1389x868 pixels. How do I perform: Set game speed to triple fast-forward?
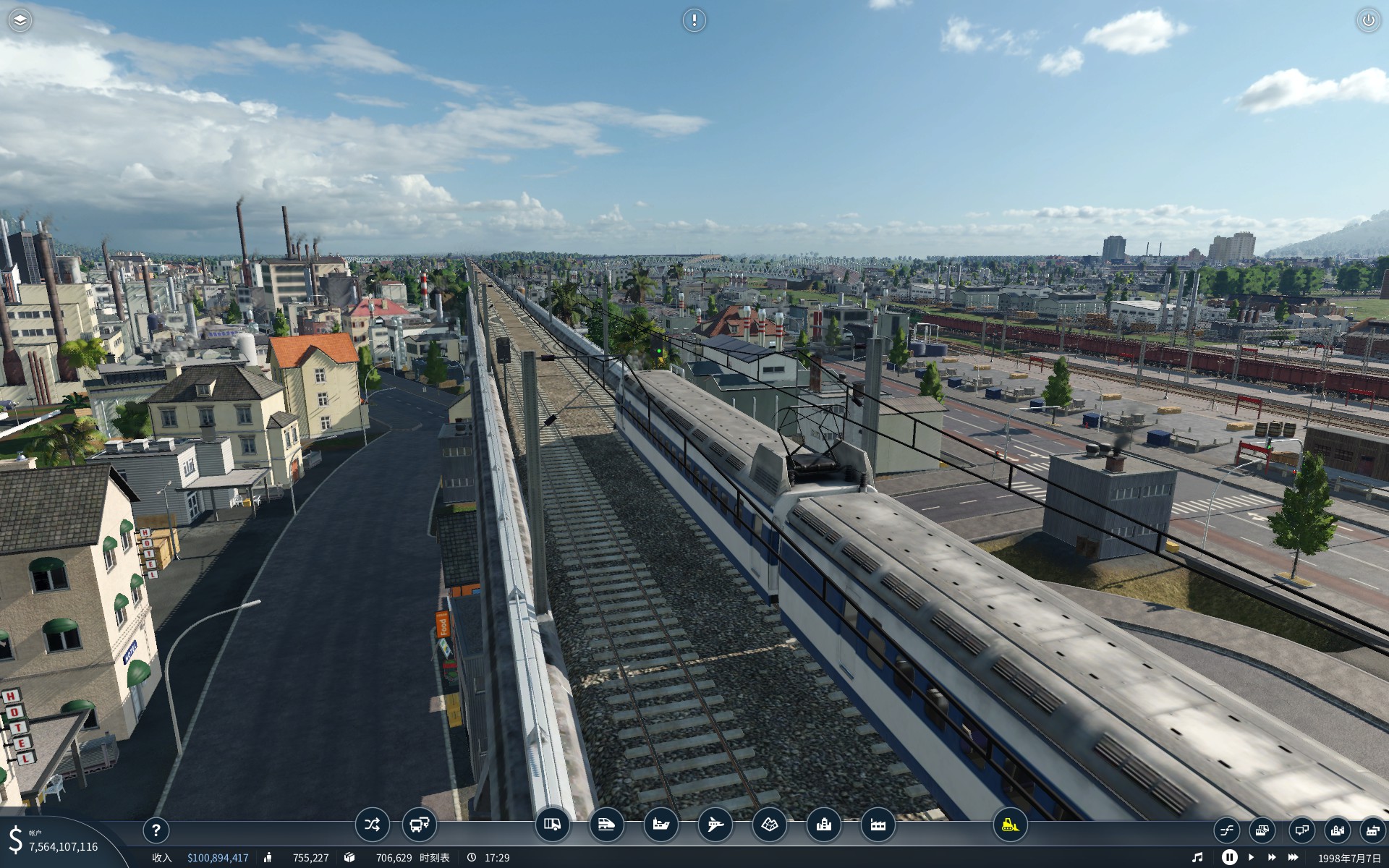click(1294, 857)
